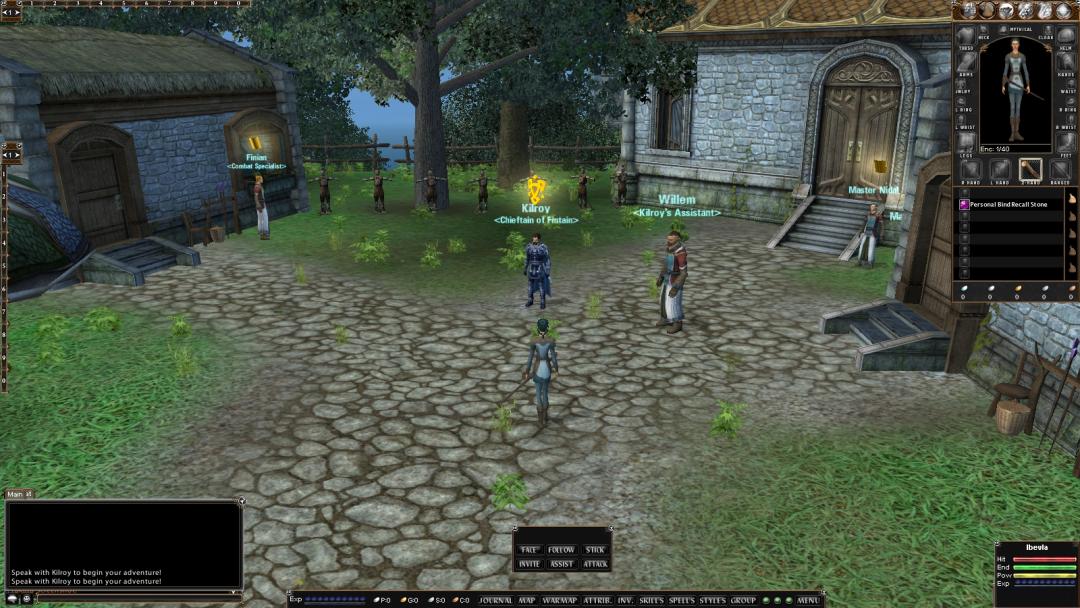Open the Spells list
Viewport: 1080px width, 608px height.
[x=682, y=600]
